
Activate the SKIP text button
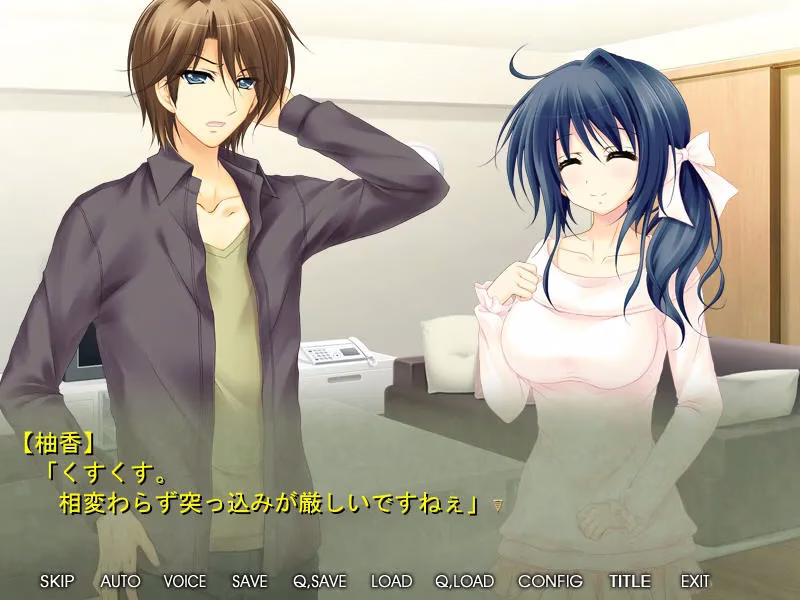coord(56,581)
